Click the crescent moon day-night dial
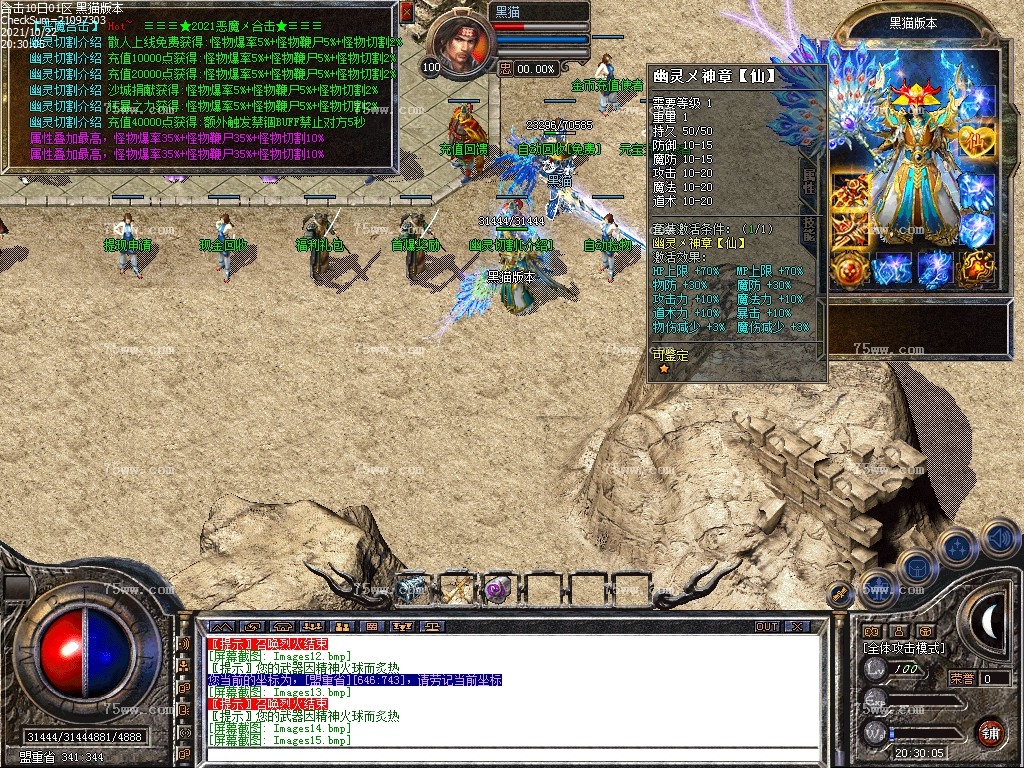 pyautogui.click(x=989, y=622)
